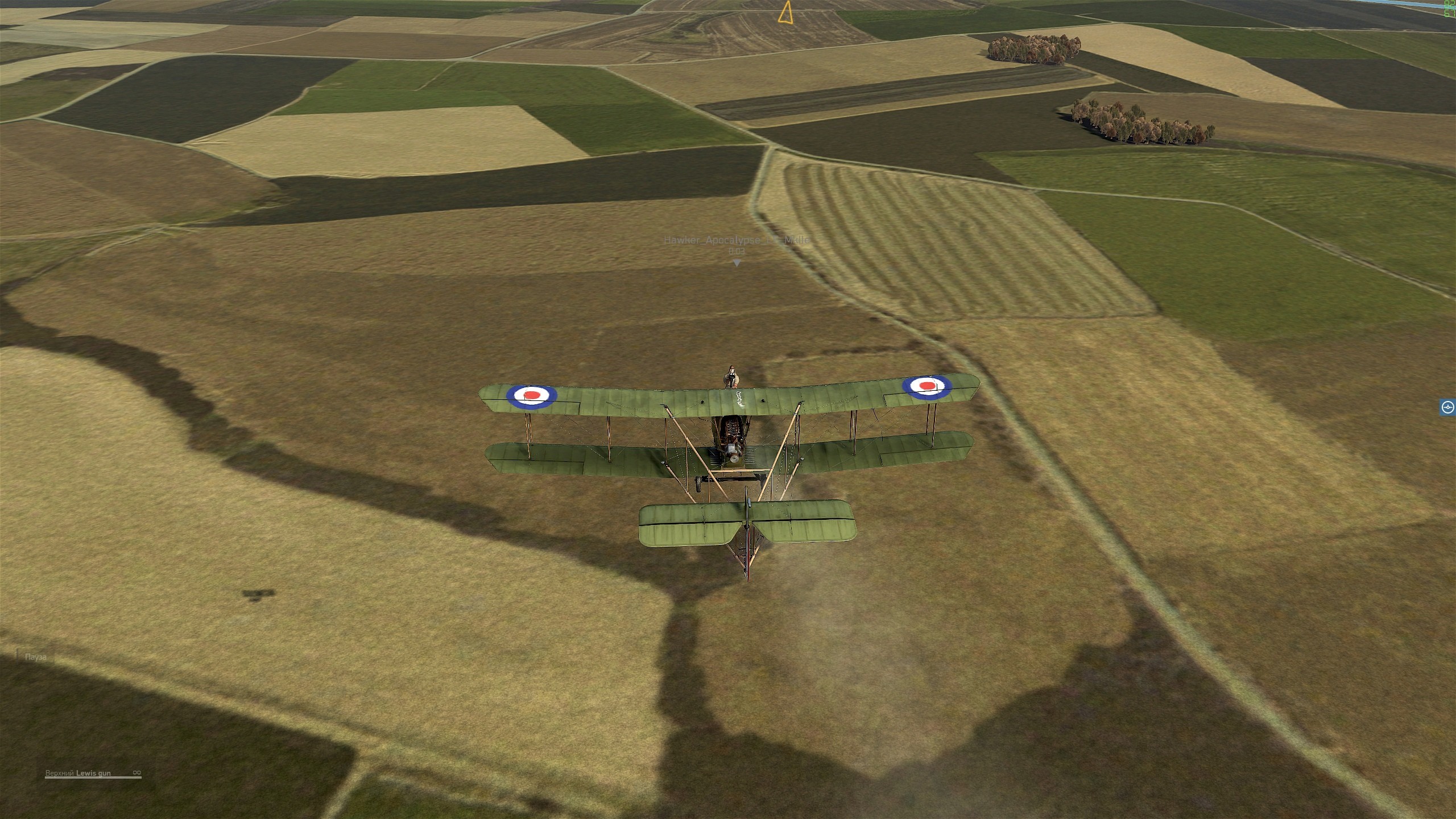
Task: Click the Пауза pause indicator
Action: coord(35,657)
